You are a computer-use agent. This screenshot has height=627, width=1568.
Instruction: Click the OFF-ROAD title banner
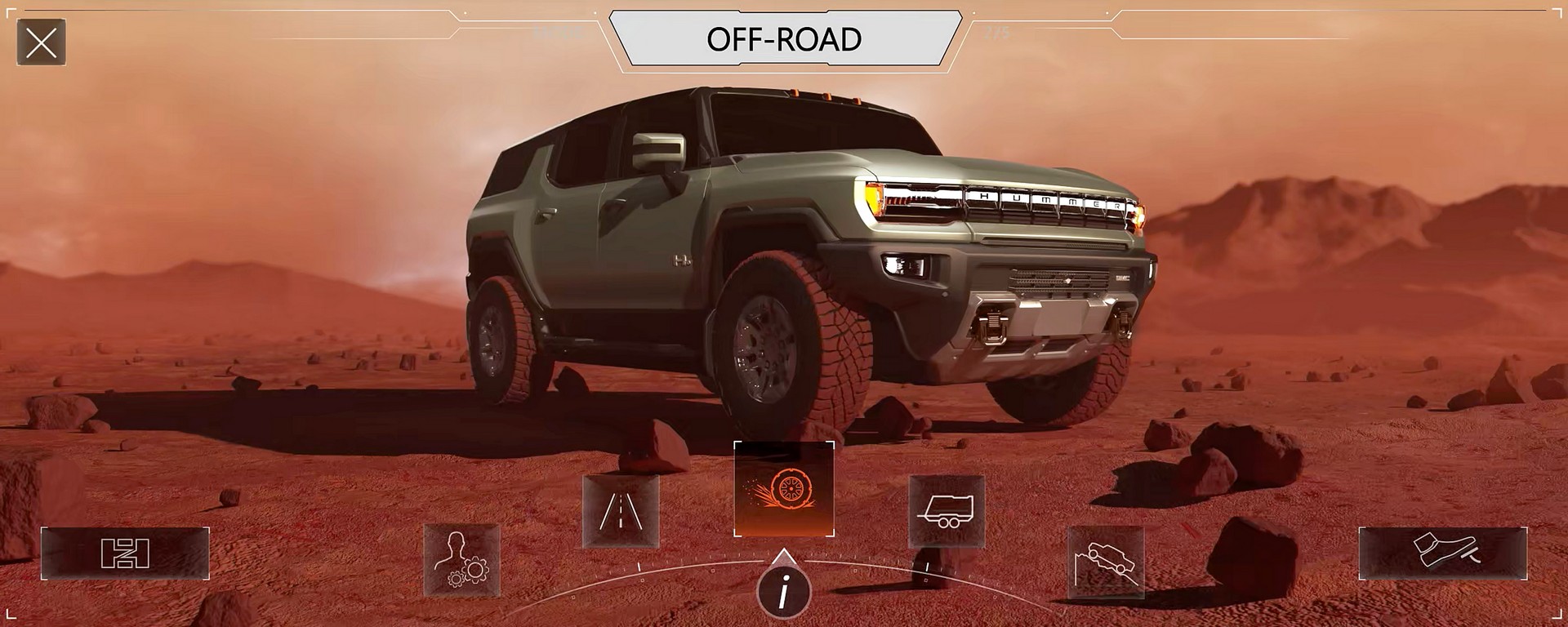(784, 38)
